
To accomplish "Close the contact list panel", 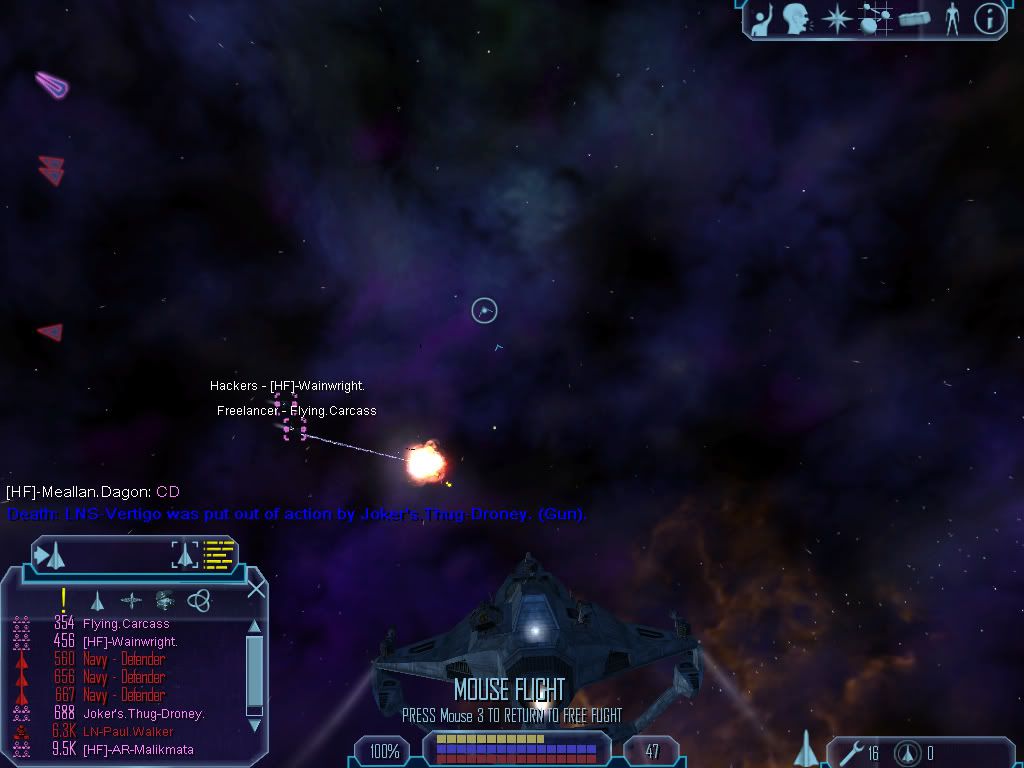I will [x=256, y=589].
